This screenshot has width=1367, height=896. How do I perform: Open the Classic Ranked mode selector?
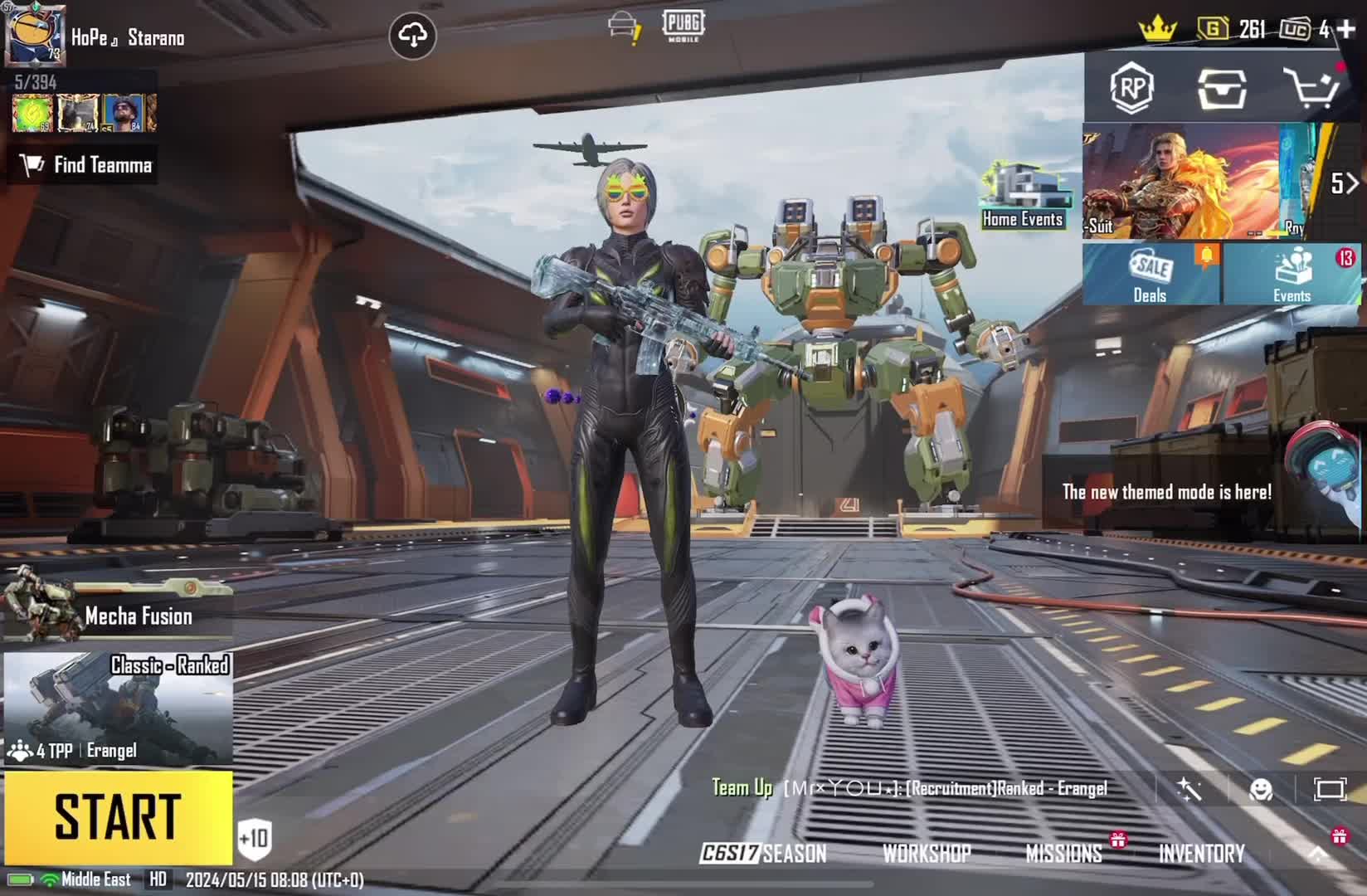point(118,708)
